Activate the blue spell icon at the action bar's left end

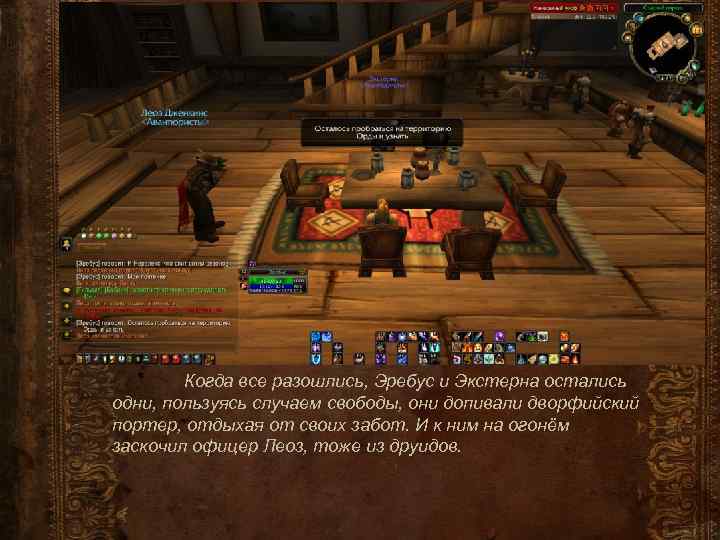314,338
